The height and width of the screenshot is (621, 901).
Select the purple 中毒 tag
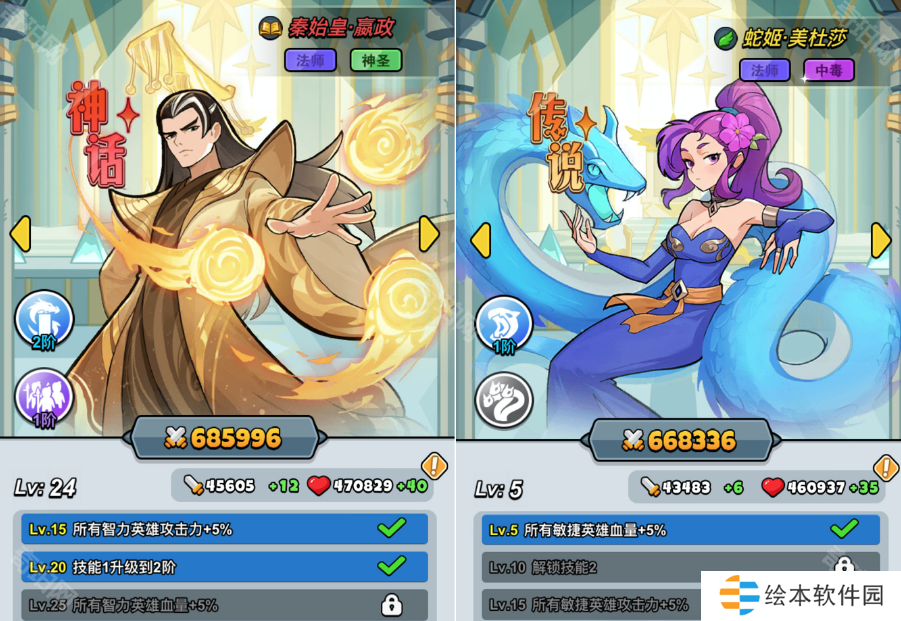[x=829, y=70]
